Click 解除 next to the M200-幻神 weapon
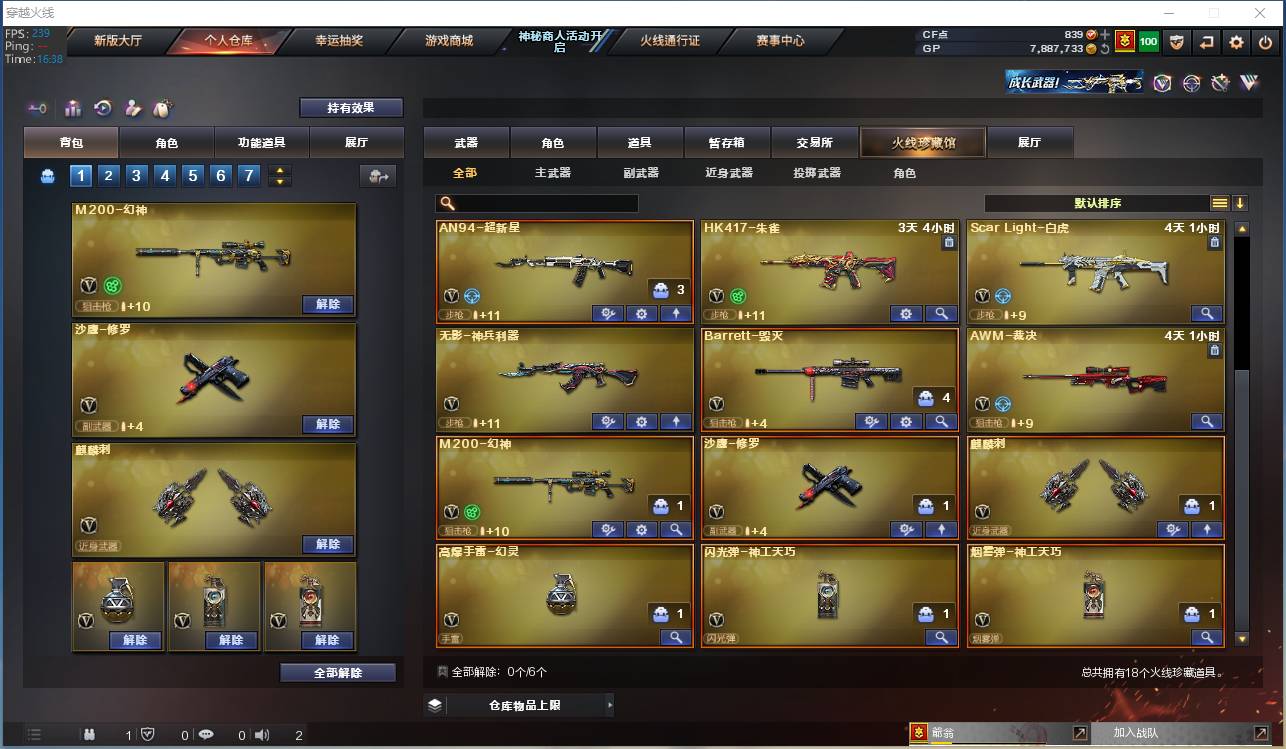Image resolution: width=1286 pixels, height=749 pixels. [328, 304]
